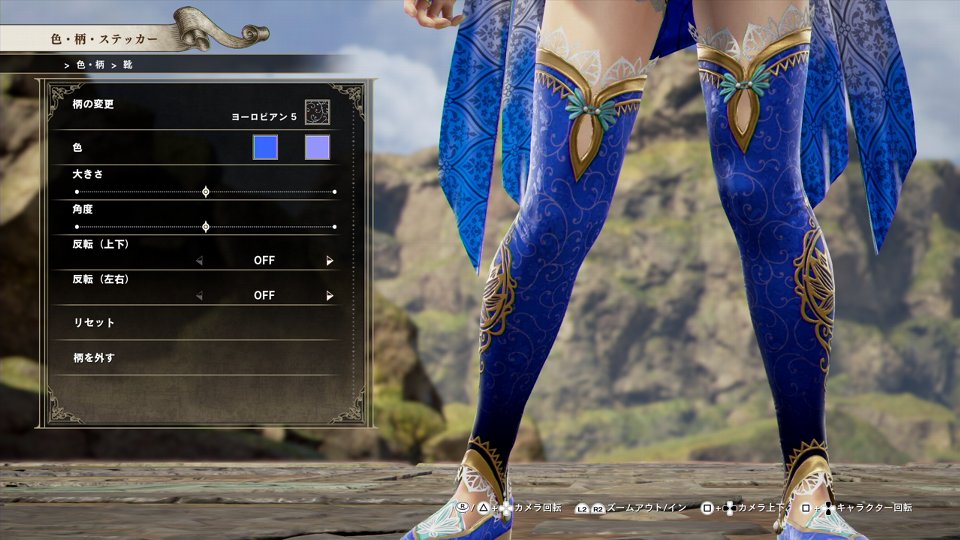Choose the bright blue color swatch

(265, 148)
